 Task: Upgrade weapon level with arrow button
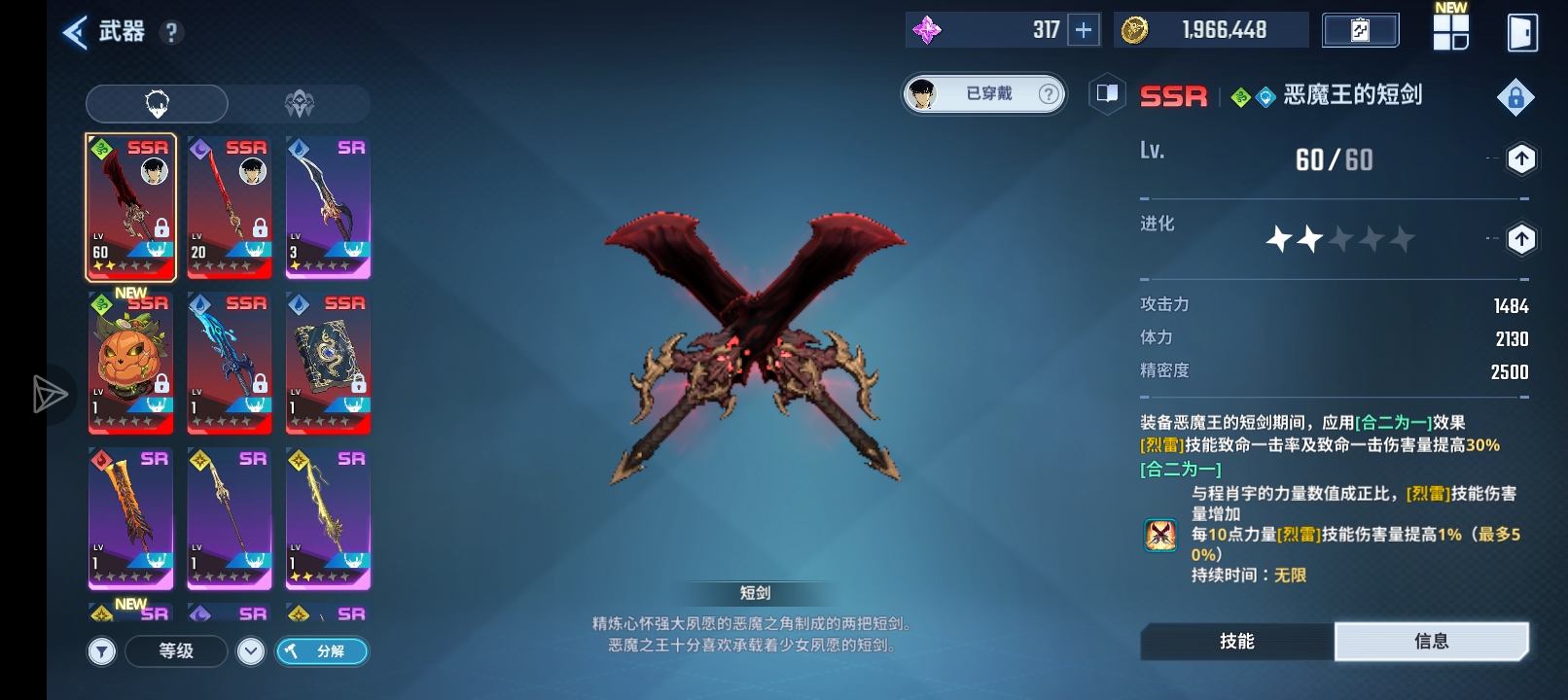[x=1521, y=158]
